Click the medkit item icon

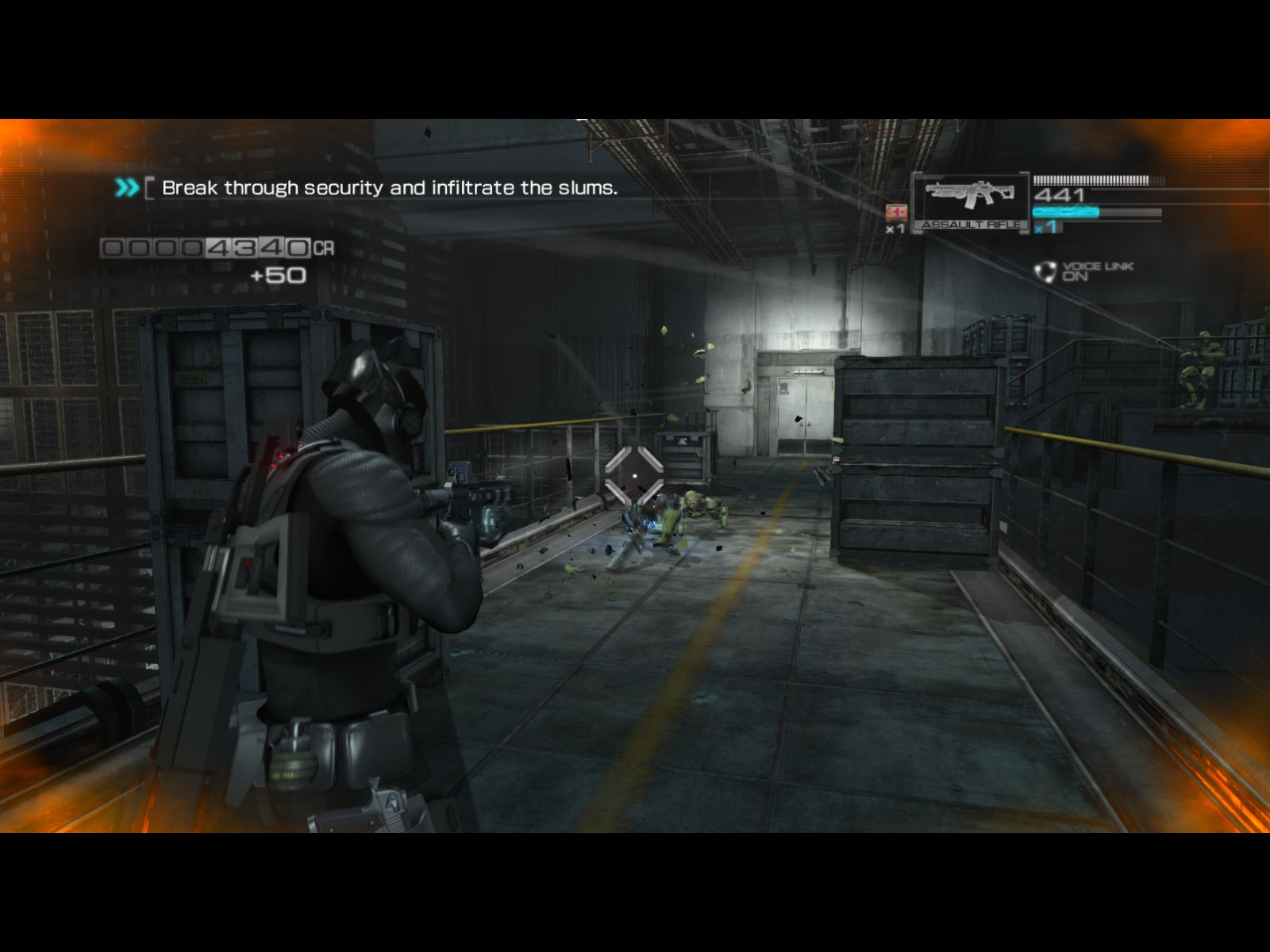coord(896,213)
